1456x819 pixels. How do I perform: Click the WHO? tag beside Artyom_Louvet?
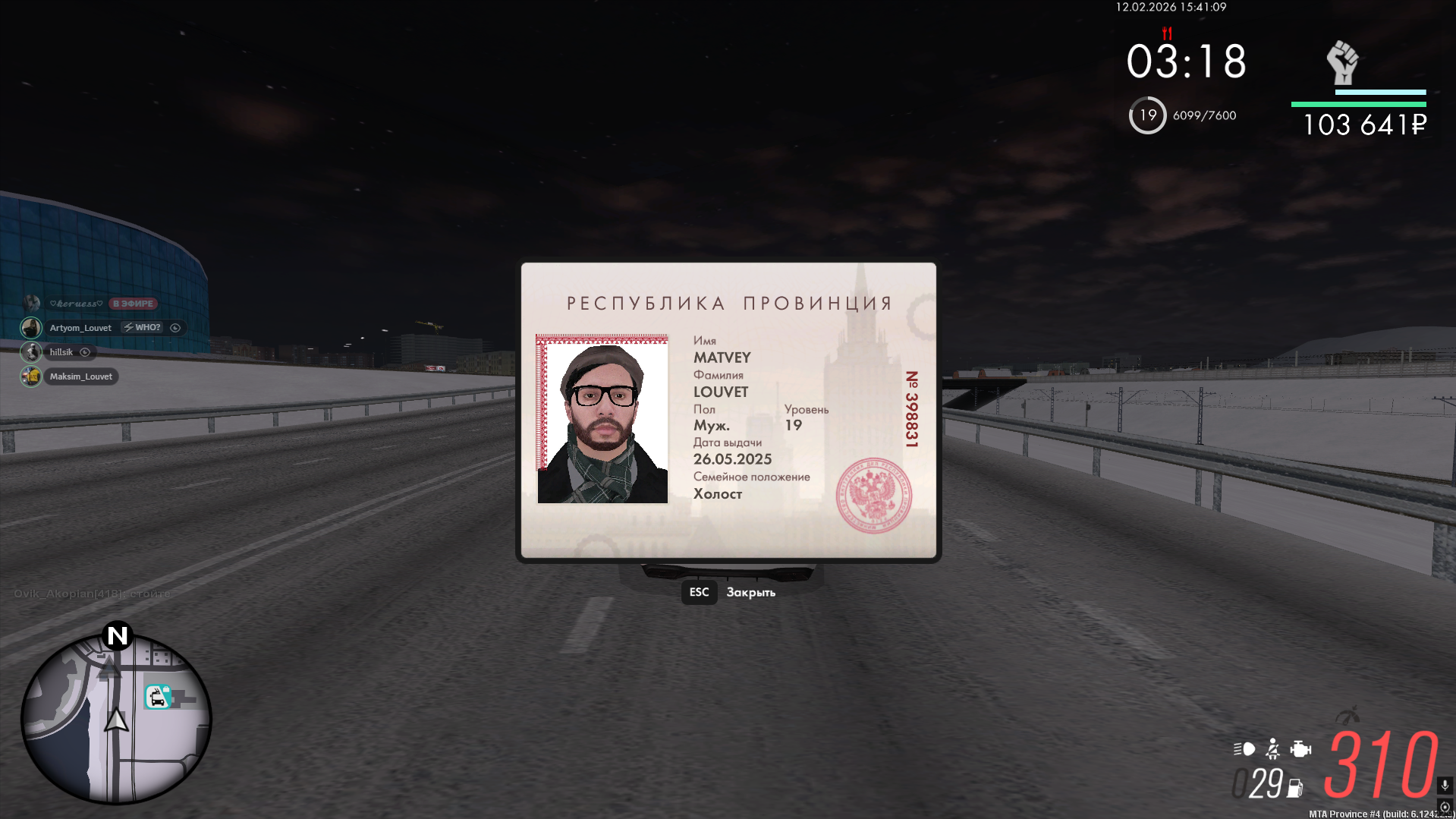click(x=143, y=328)
